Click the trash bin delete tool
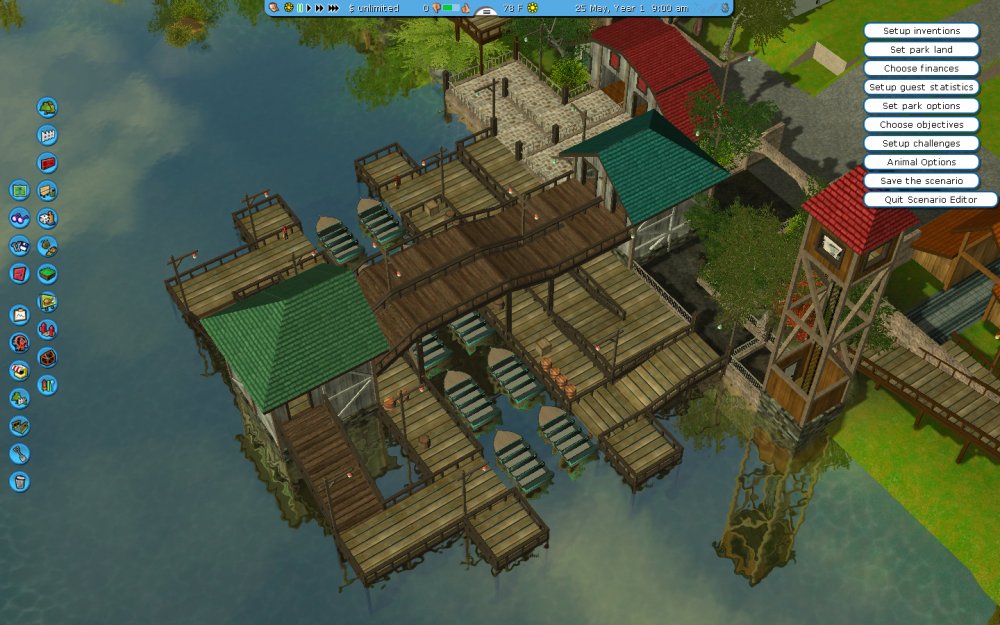Screen dimensions: 1000x625 pyautogui.click(x=19, y=482)
